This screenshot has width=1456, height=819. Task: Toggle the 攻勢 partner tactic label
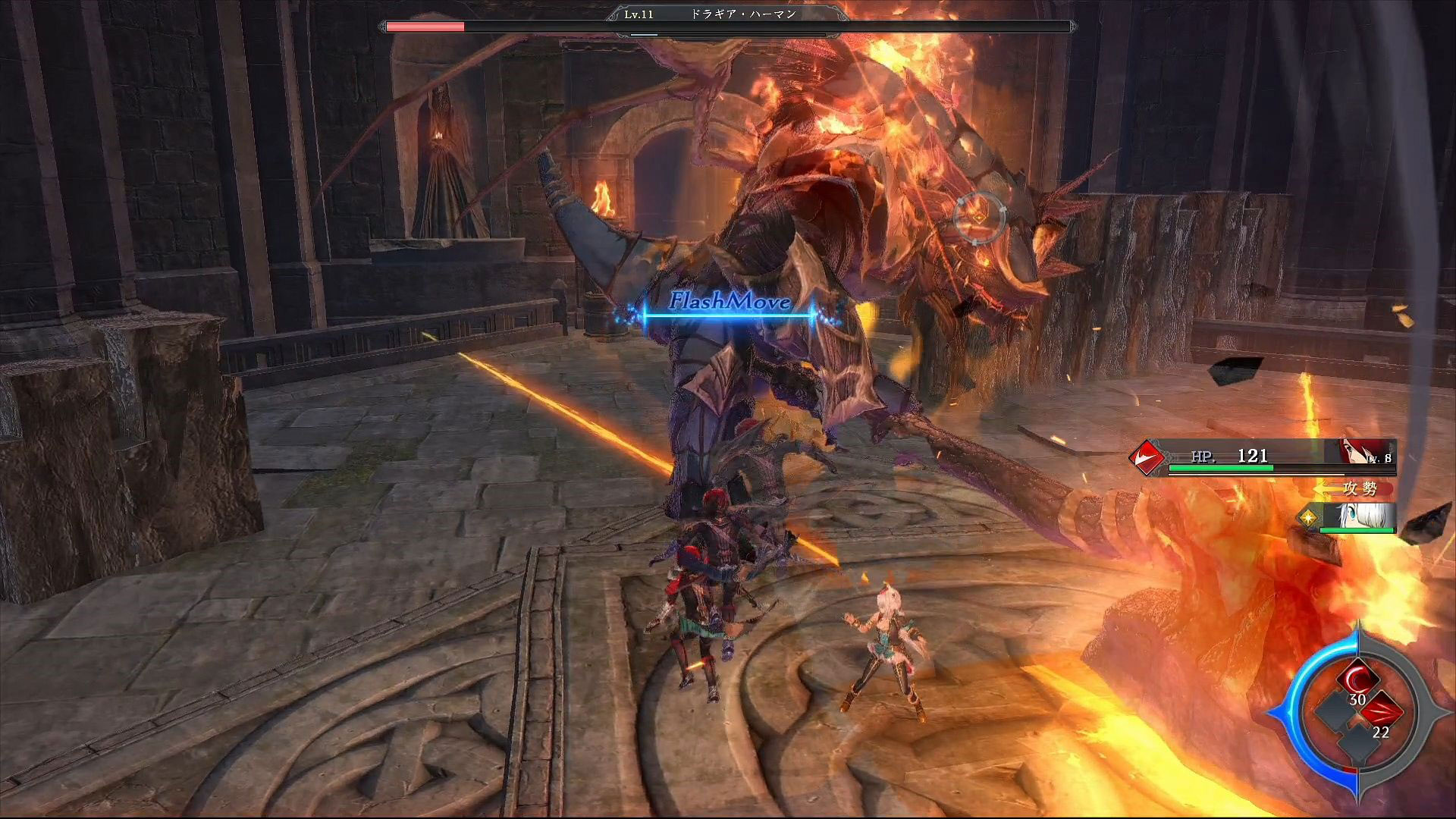pyautogui.click(x=1360, y=489)
